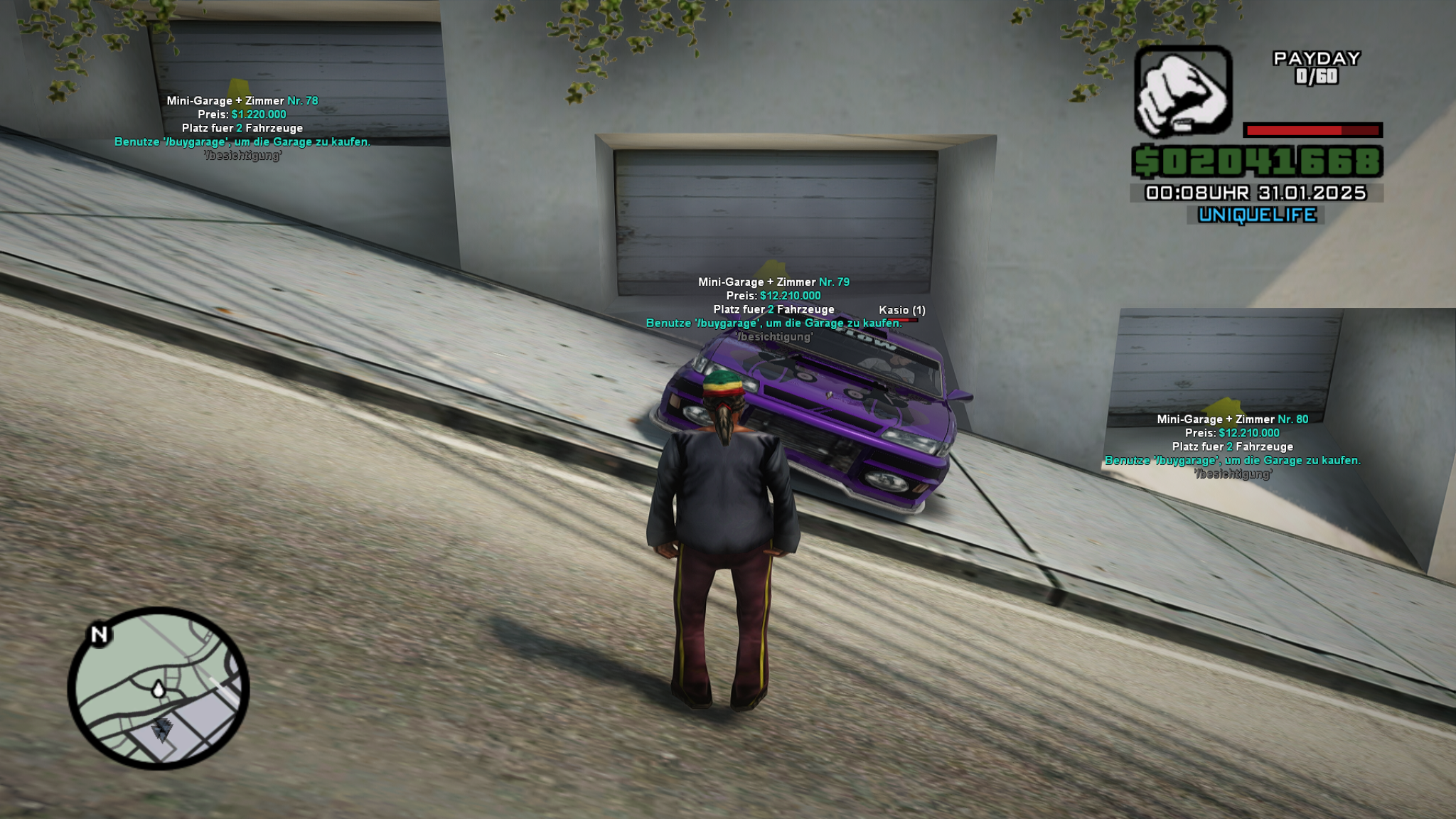Screen dimensions: 1456x819
Task: Click the 'Platz fuer 2 Fahrzeuge' text
Action: [773, 310]
